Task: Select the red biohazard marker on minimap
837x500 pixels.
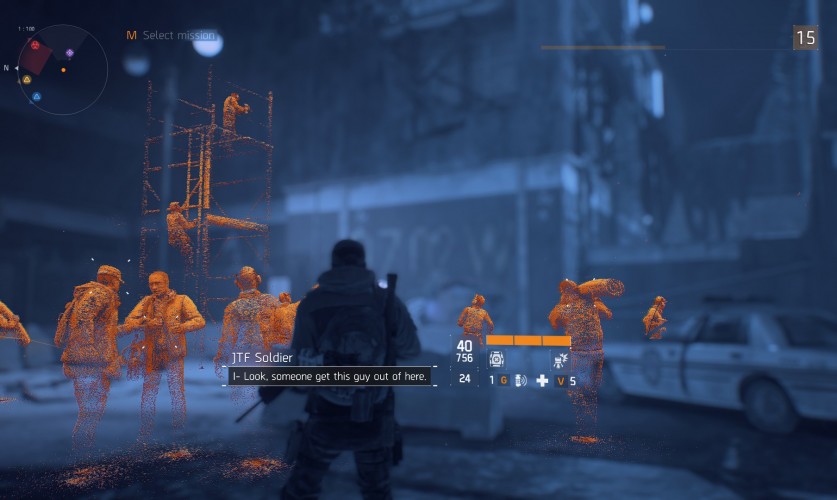Action: [x=35, y=46]
